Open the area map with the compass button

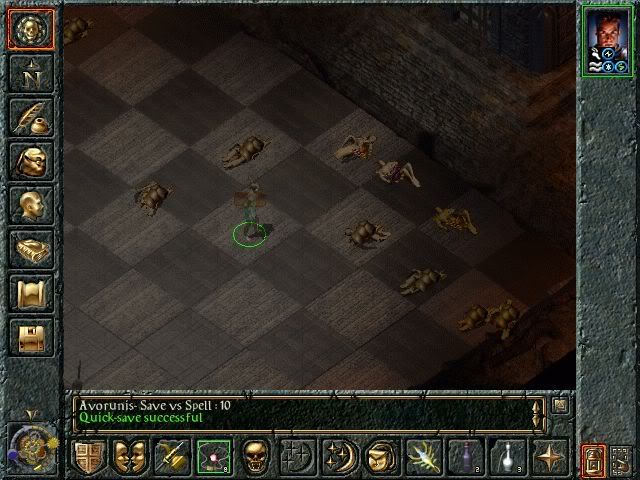31,73
